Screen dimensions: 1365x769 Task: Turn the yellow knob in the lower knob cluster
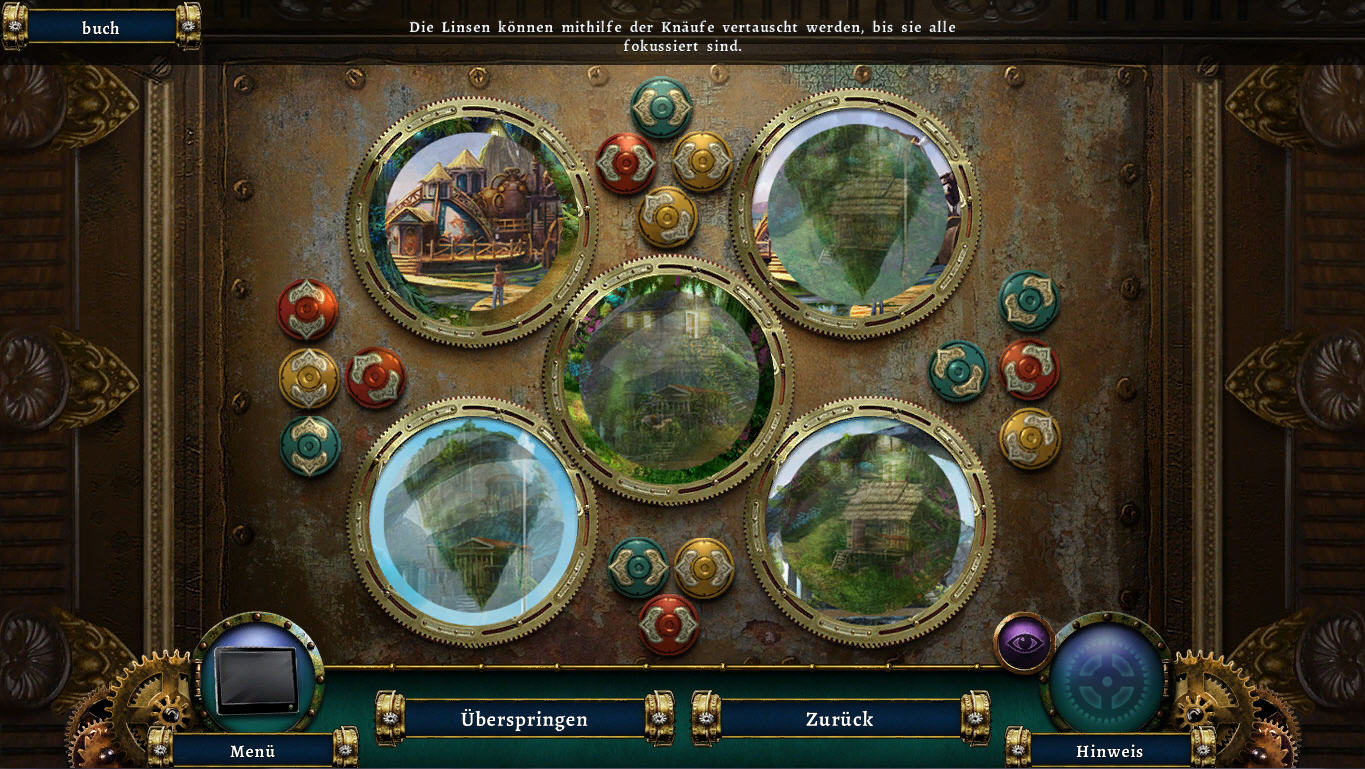click(x=704, y=567)
